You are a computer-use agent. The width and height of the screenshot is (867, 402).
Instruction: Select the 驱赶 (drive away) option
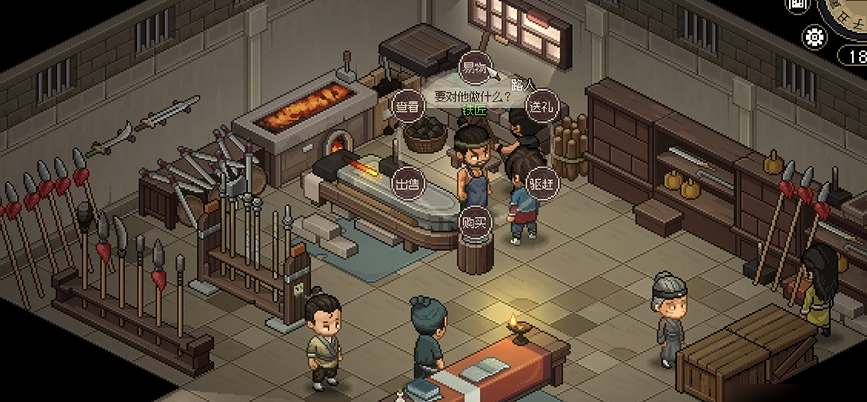click(x=541, y=184)
